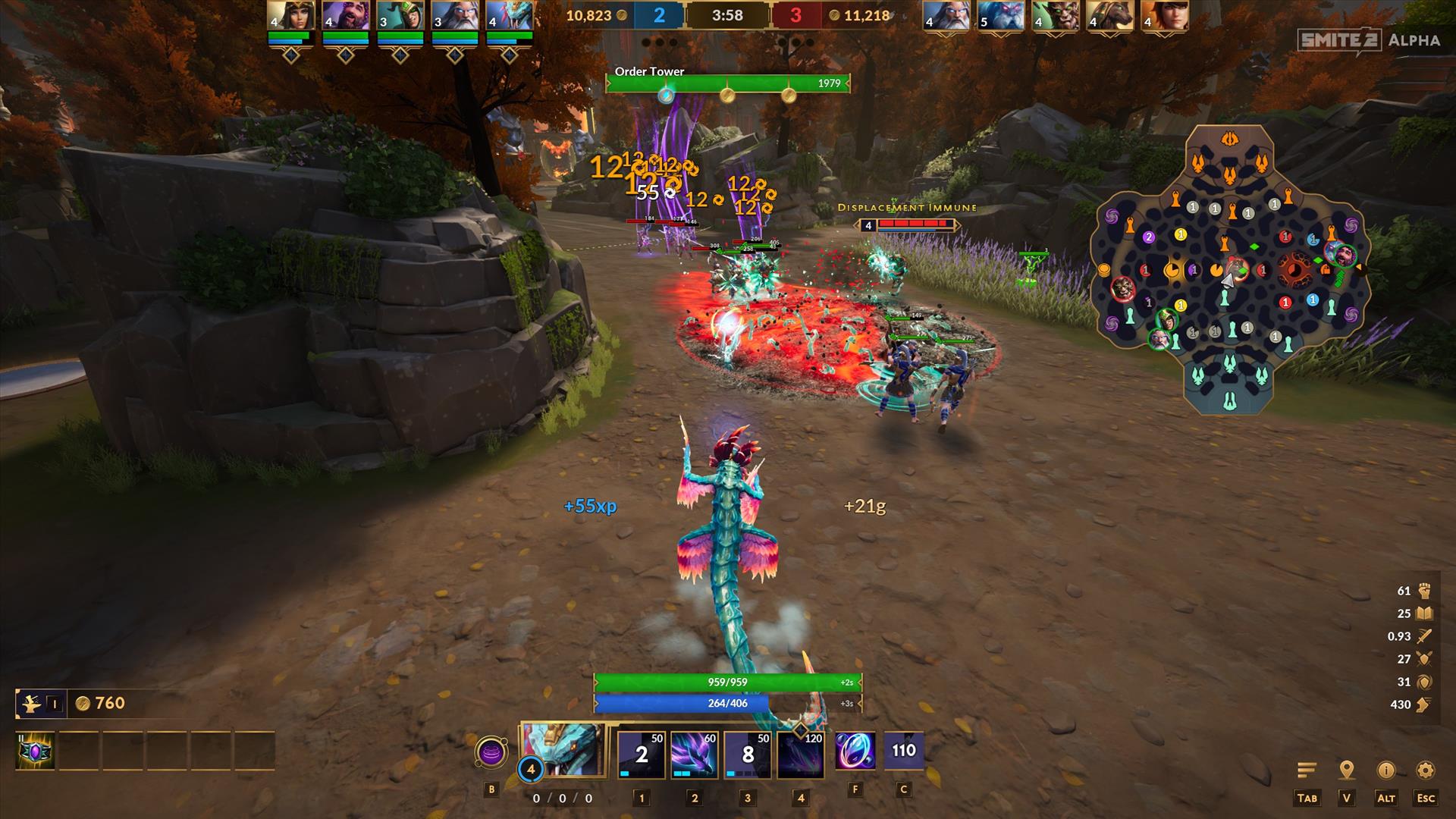
Task: Select the green hooded ally portrait
Action: [400, 16]
